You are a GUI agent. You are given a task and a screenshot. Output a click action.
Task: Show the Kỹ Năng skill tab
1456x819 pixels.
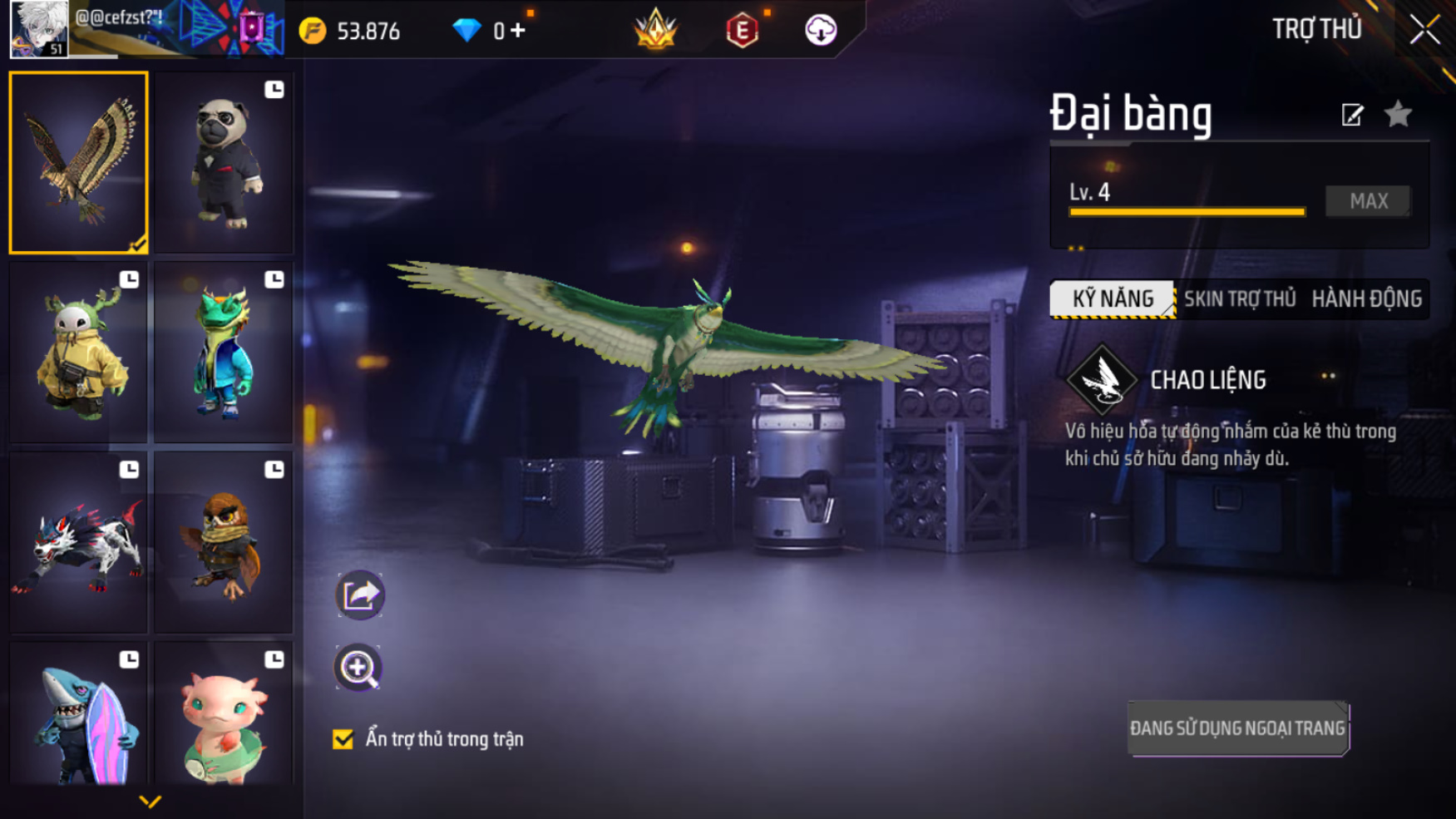(x=1113, y=299)
